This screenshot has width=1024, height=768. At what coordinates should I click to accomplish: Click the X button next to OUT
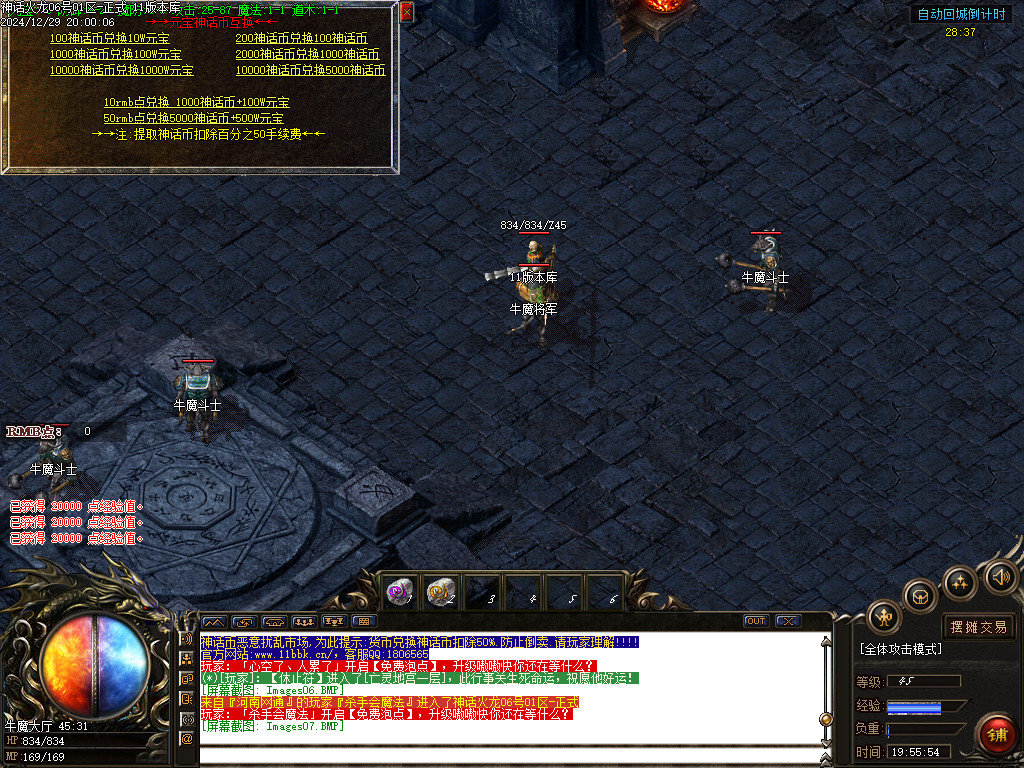(x=788, y=621)
